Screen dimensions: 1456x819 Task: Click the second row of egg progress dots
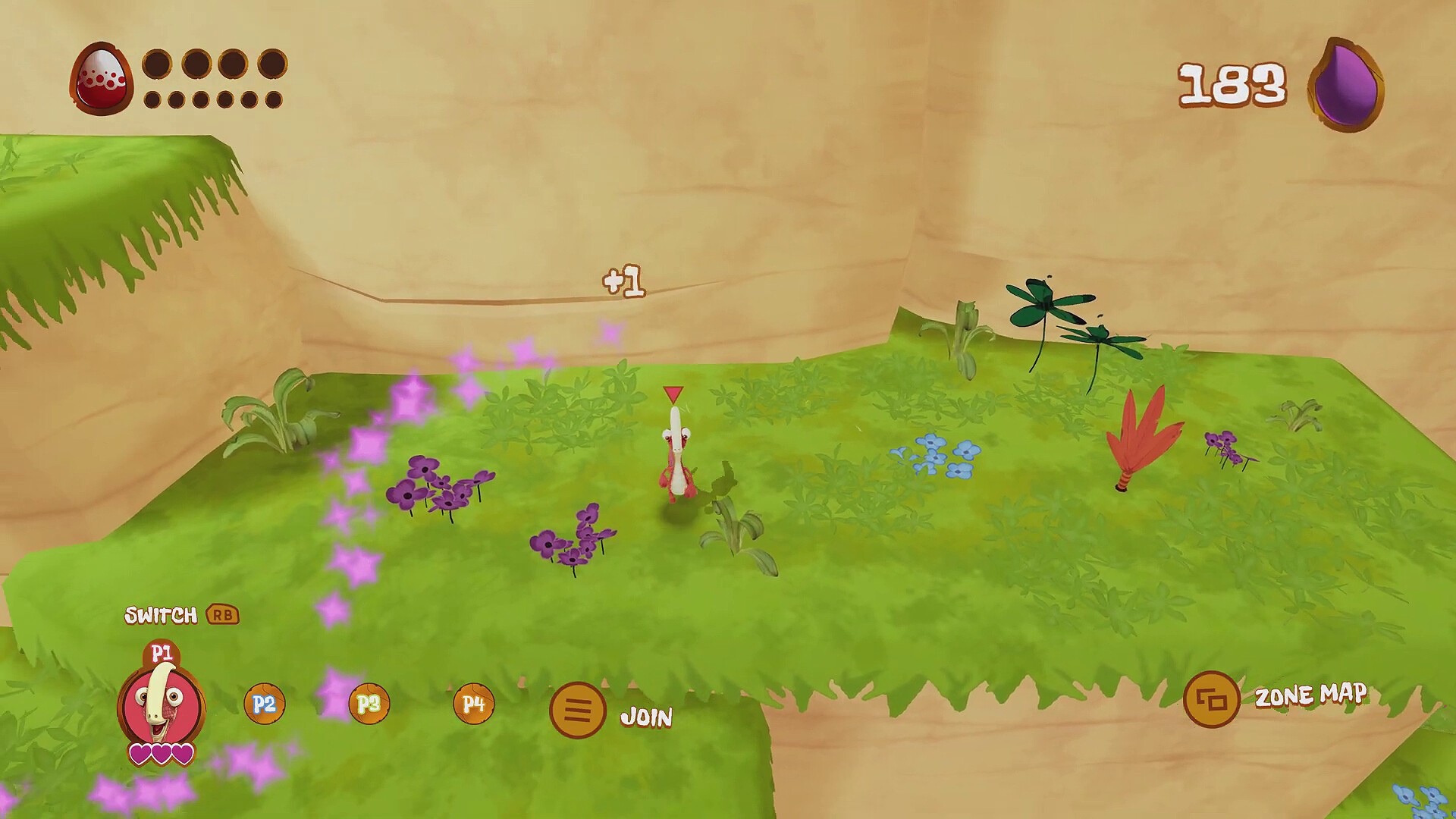(212, 101)
